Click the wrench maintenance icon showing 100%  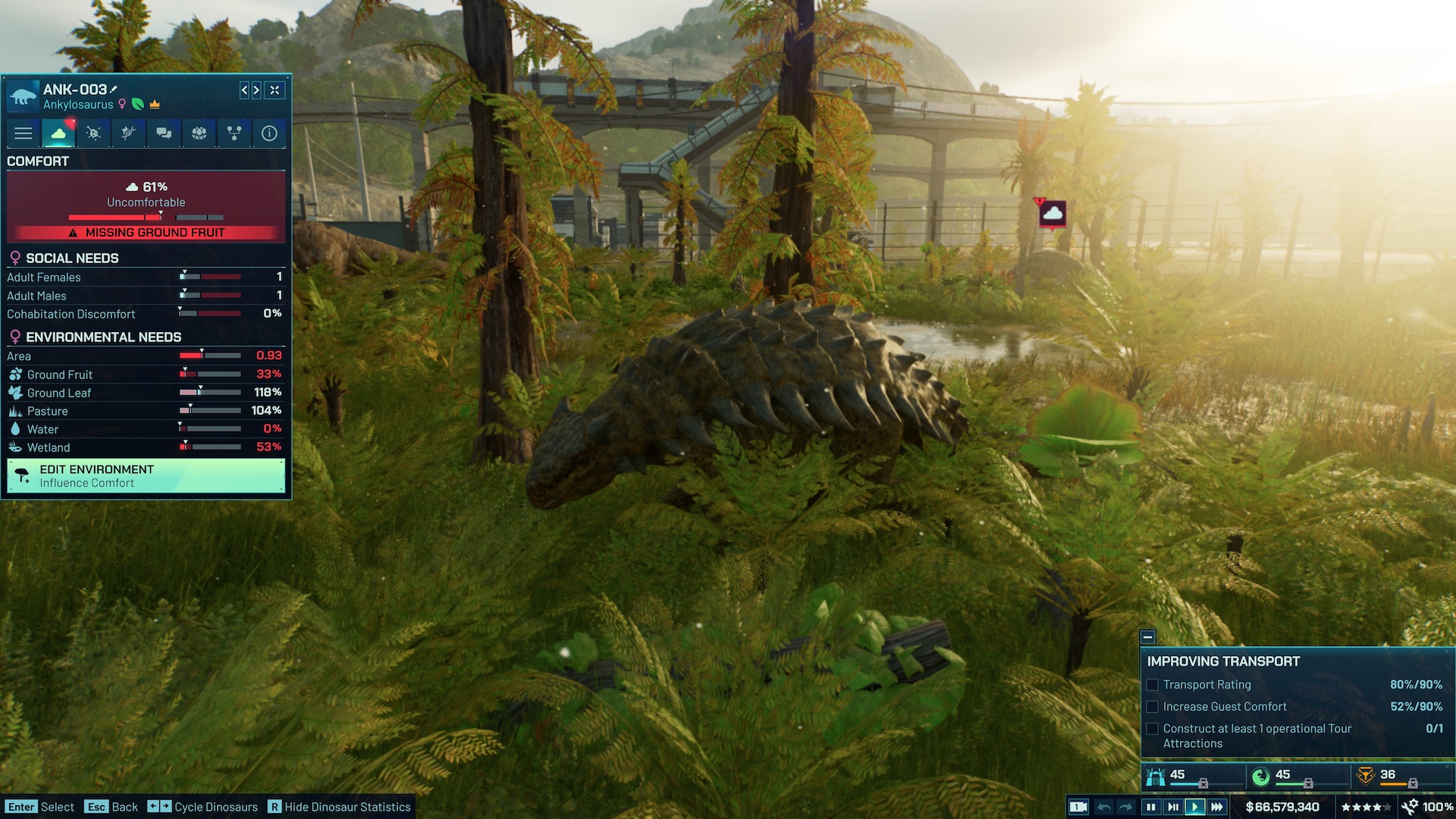click(1412, 805)
